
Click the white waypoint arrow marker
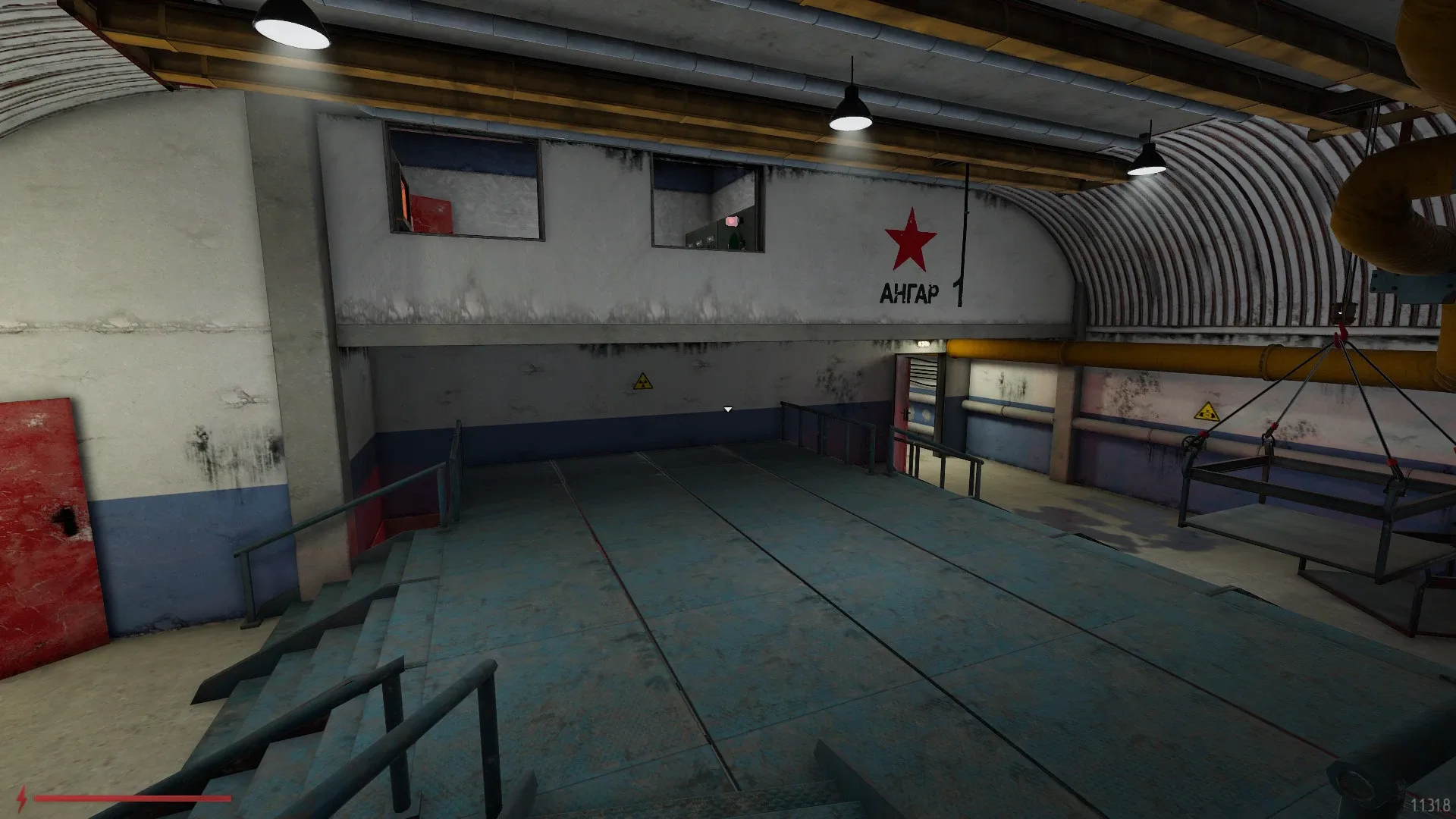pos(726,408)
